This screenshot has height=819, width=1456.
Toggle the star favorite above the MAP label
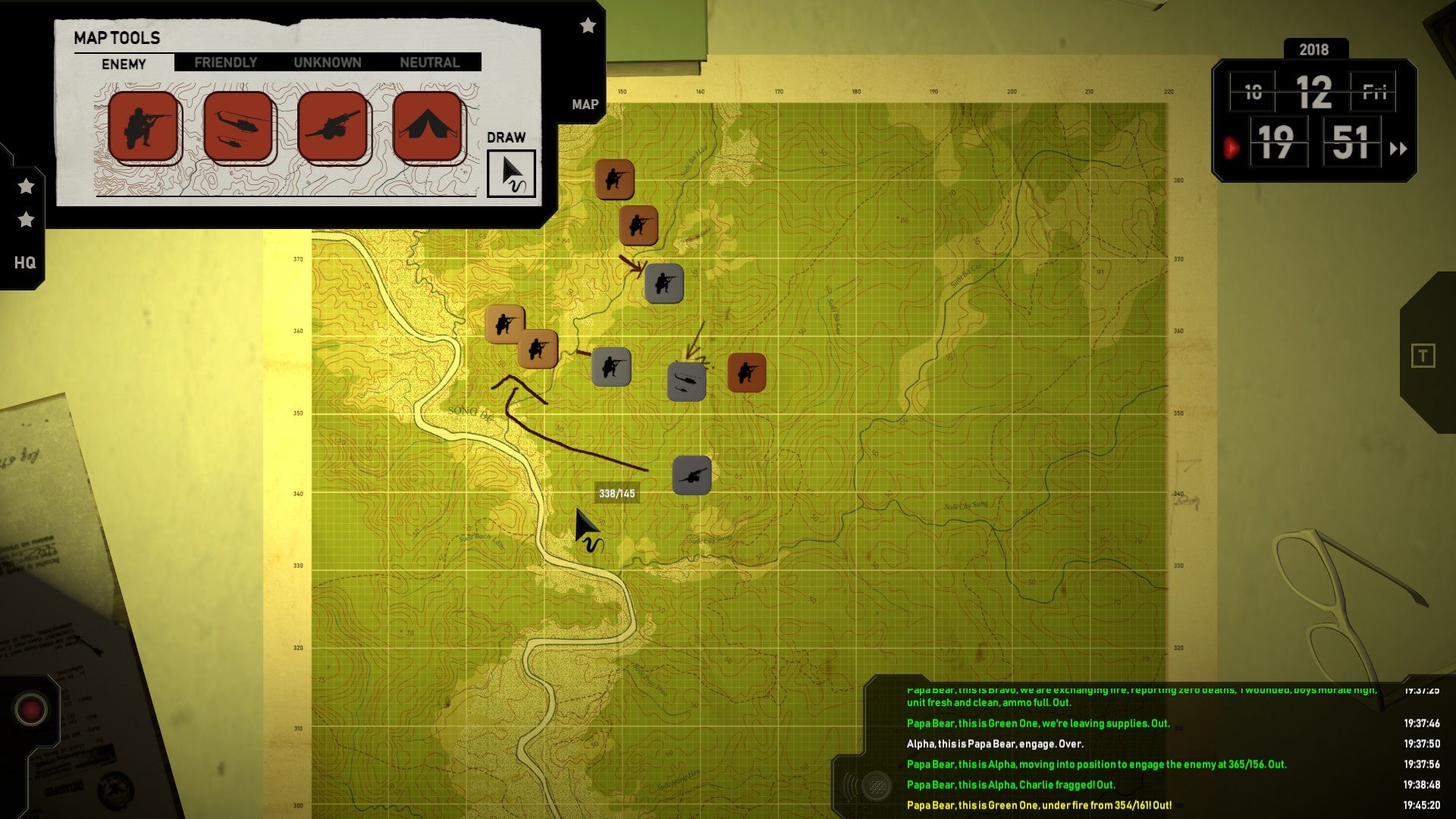[588, 26]
